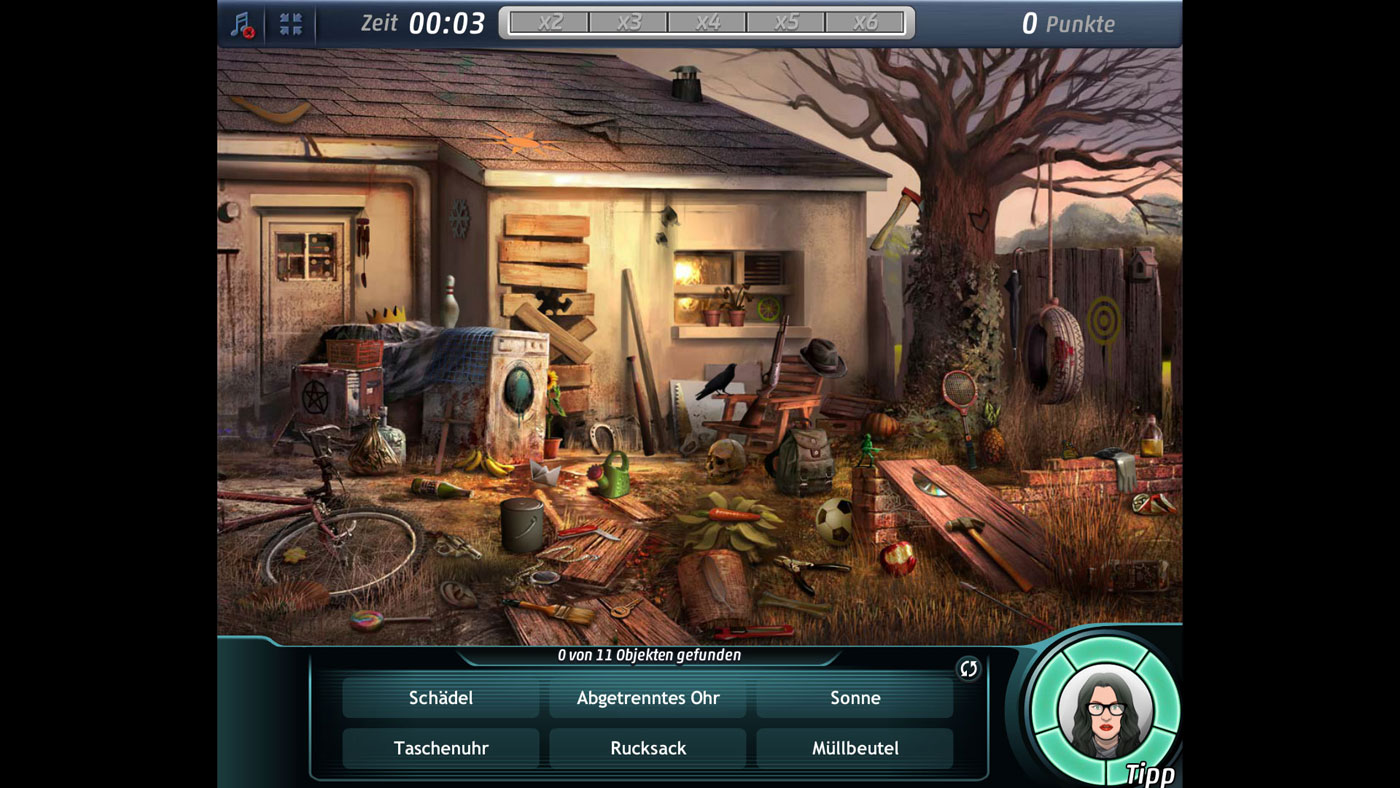Toggle the music note sound button
This screenshot has width=1400, height=788.
point(242,24)
